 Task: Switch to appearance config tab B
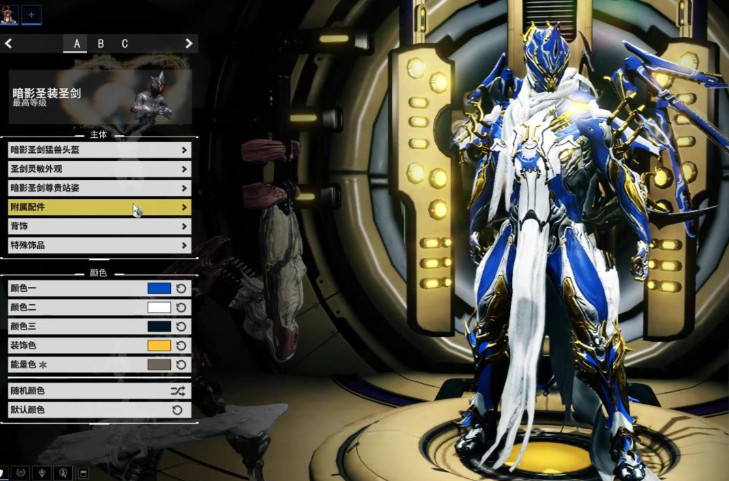(x=101, y=44)
